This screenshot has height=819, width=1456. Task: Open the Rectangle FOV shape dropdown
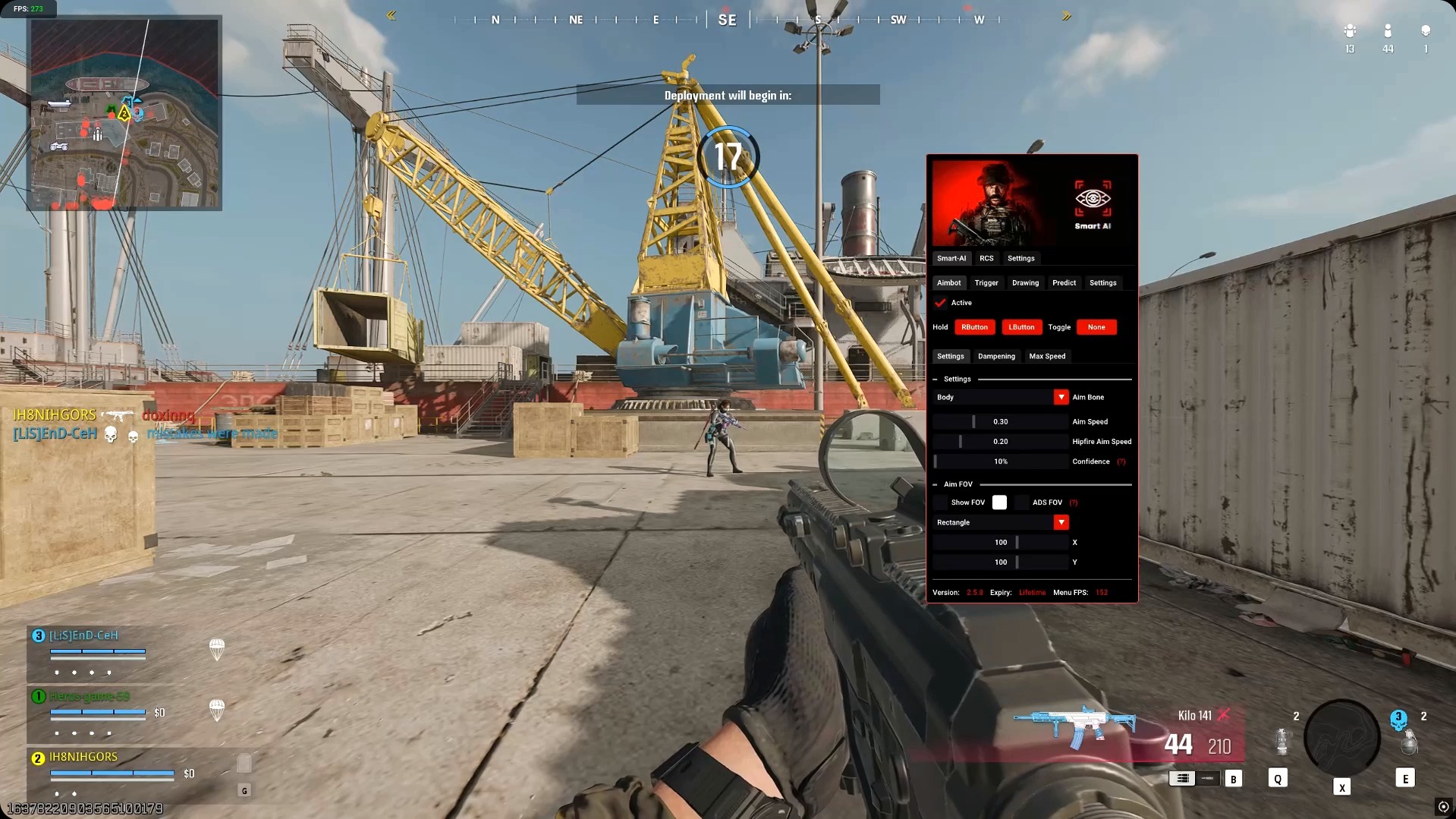1061,522
